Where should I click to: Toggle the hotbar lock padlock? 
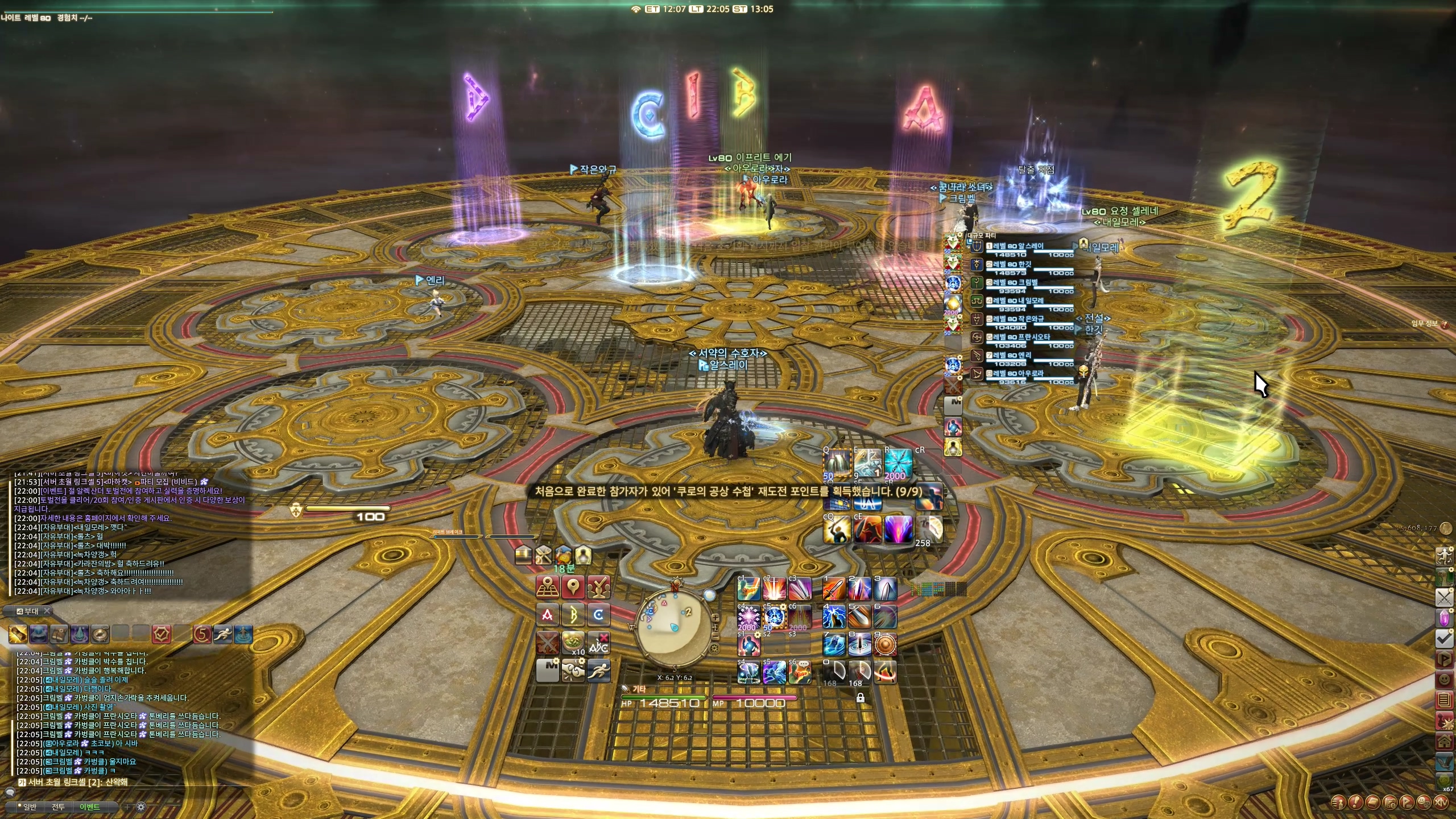pyautogui.click(x=861, y=698)
